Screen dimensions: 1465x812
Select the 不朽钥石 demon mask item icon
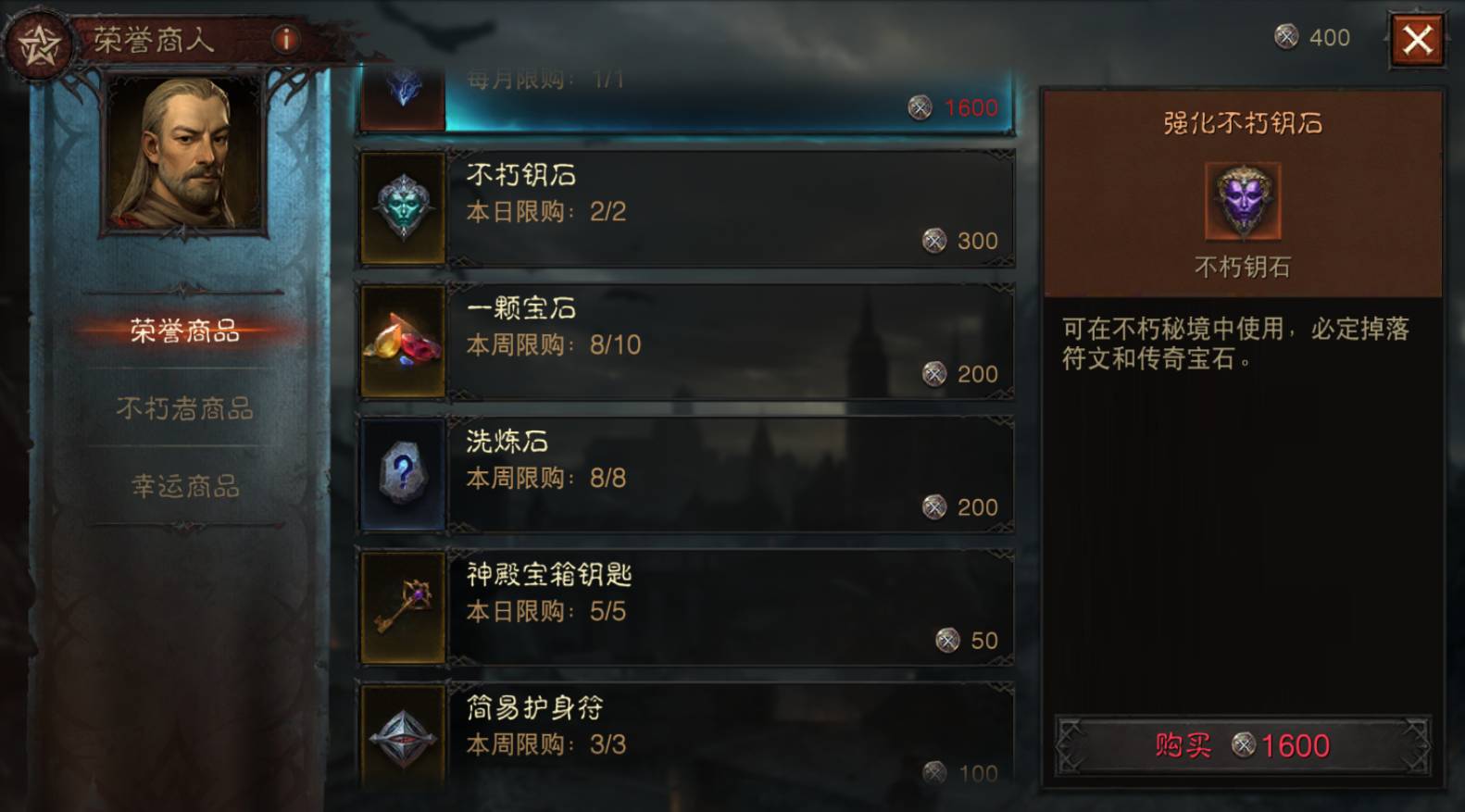point(404,206)
